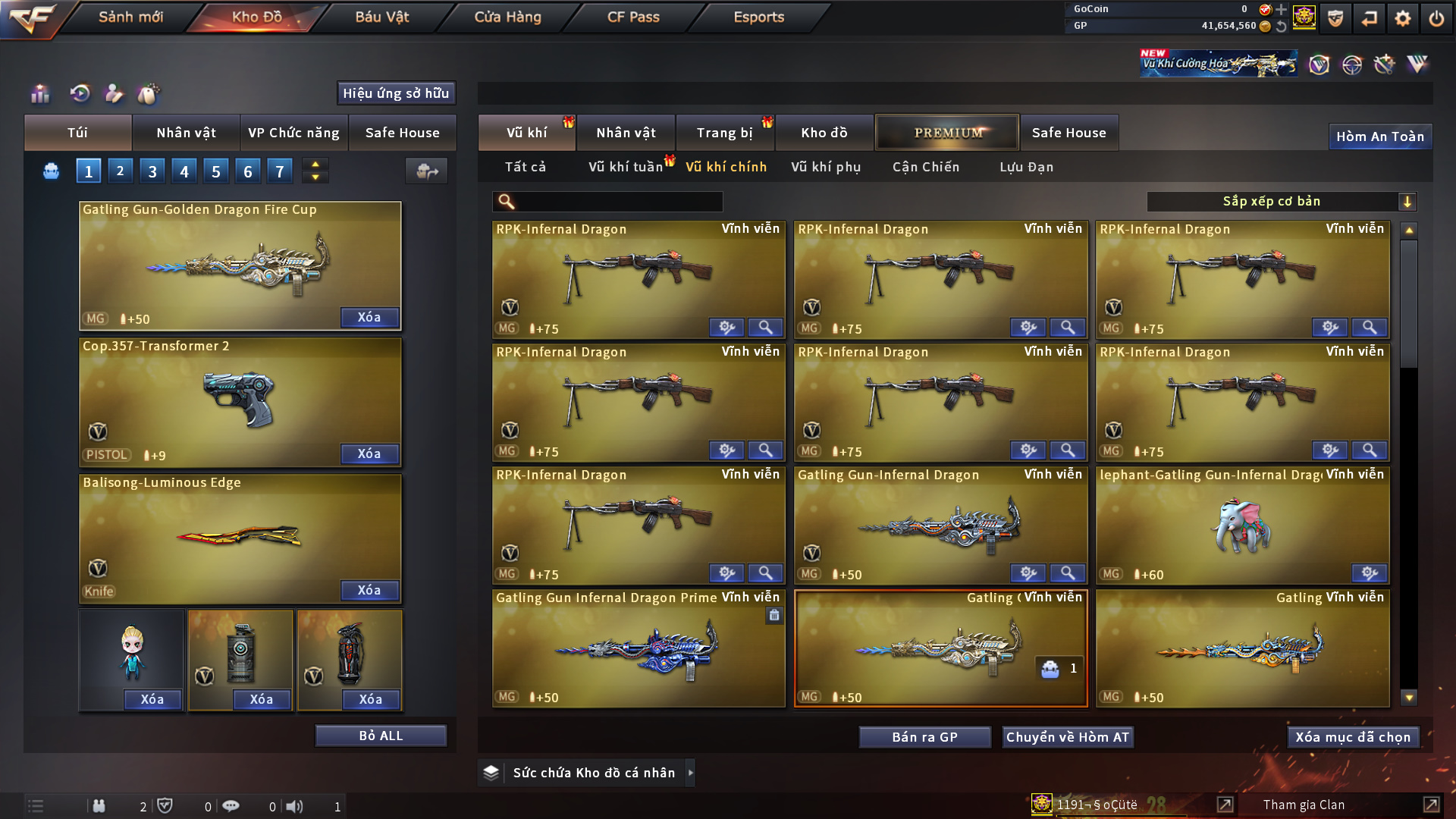The image size is (1456, 819).
Task: Show the Vũ khí phụ category
Action: (x=826, y=167)
